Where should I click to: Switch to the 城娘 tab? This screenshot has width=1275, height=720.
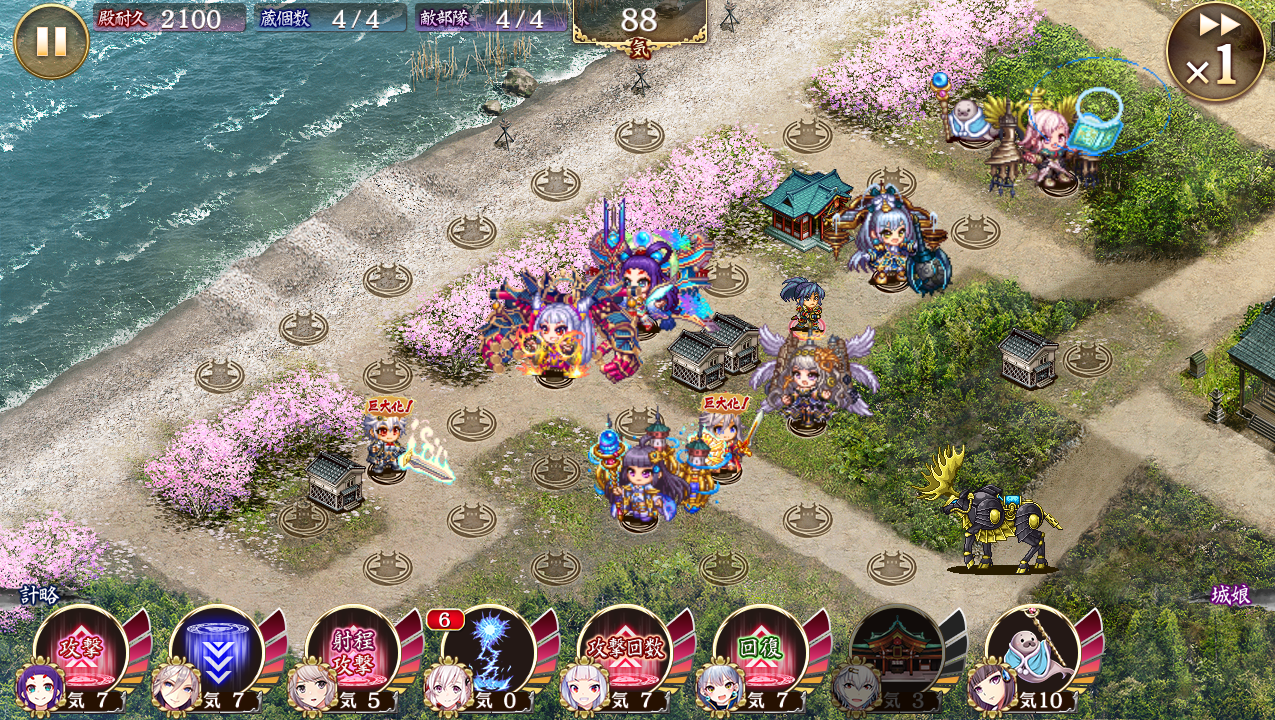pos(1230,597)
